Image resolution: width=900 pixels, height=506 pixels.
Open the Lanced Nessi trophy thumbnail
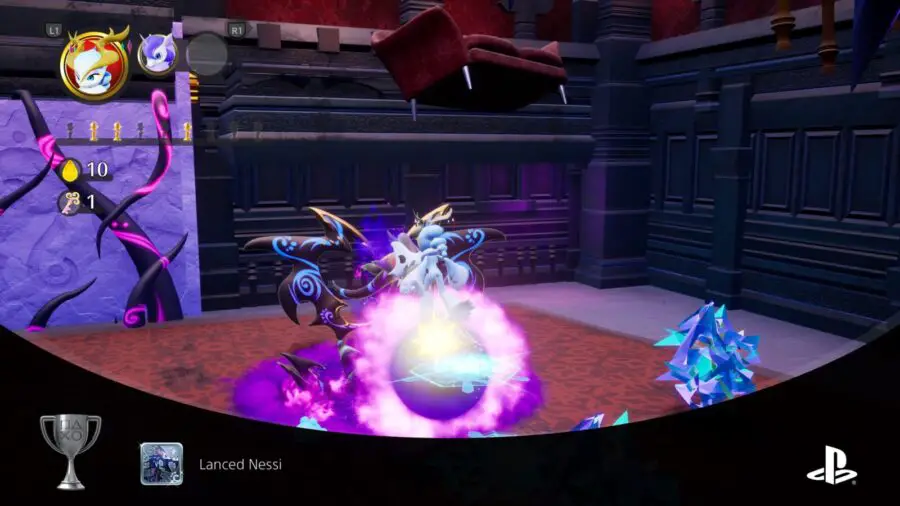[x=161, y=464]
